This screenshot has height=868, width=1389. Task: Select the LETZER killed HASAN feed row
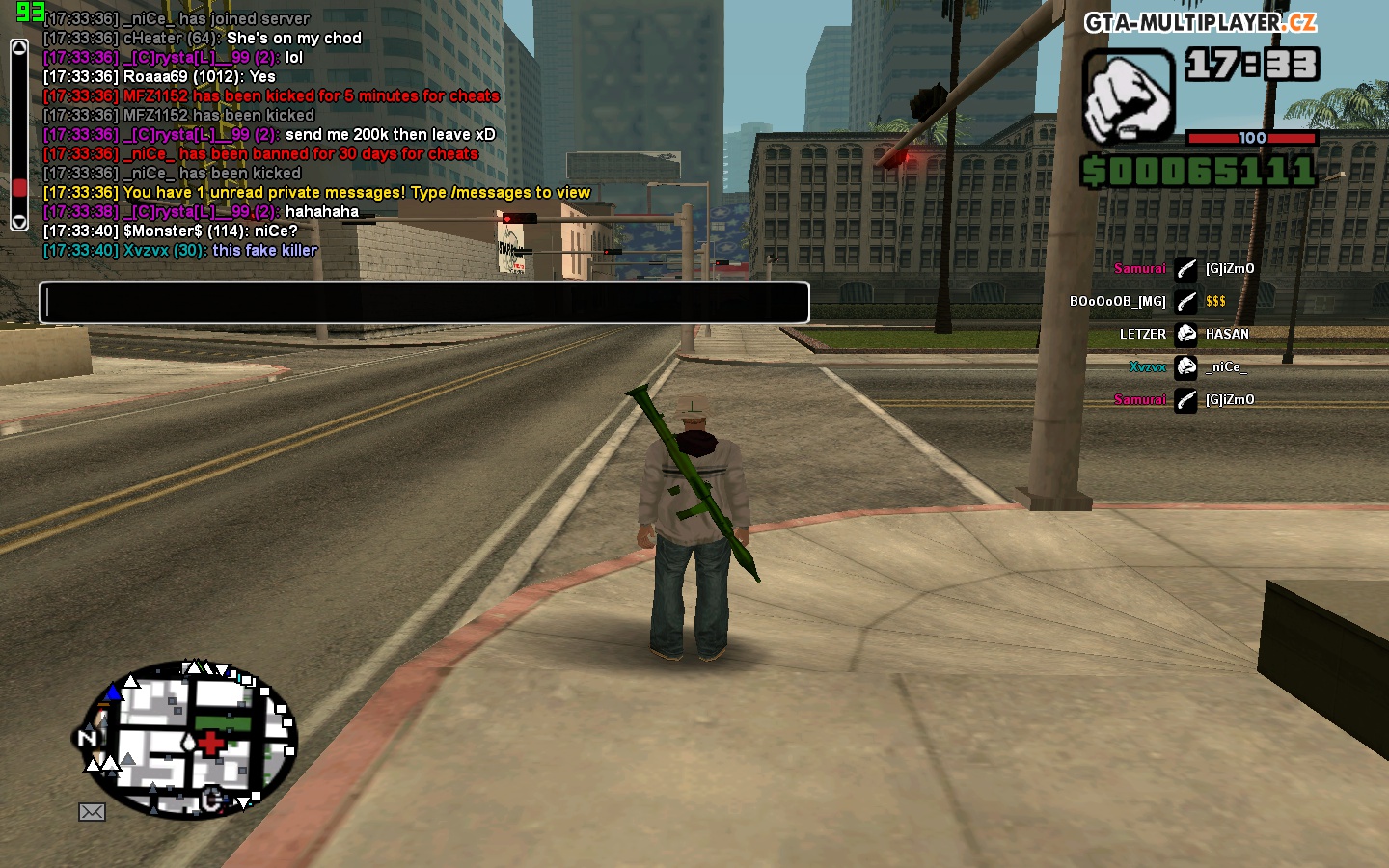1185,335
